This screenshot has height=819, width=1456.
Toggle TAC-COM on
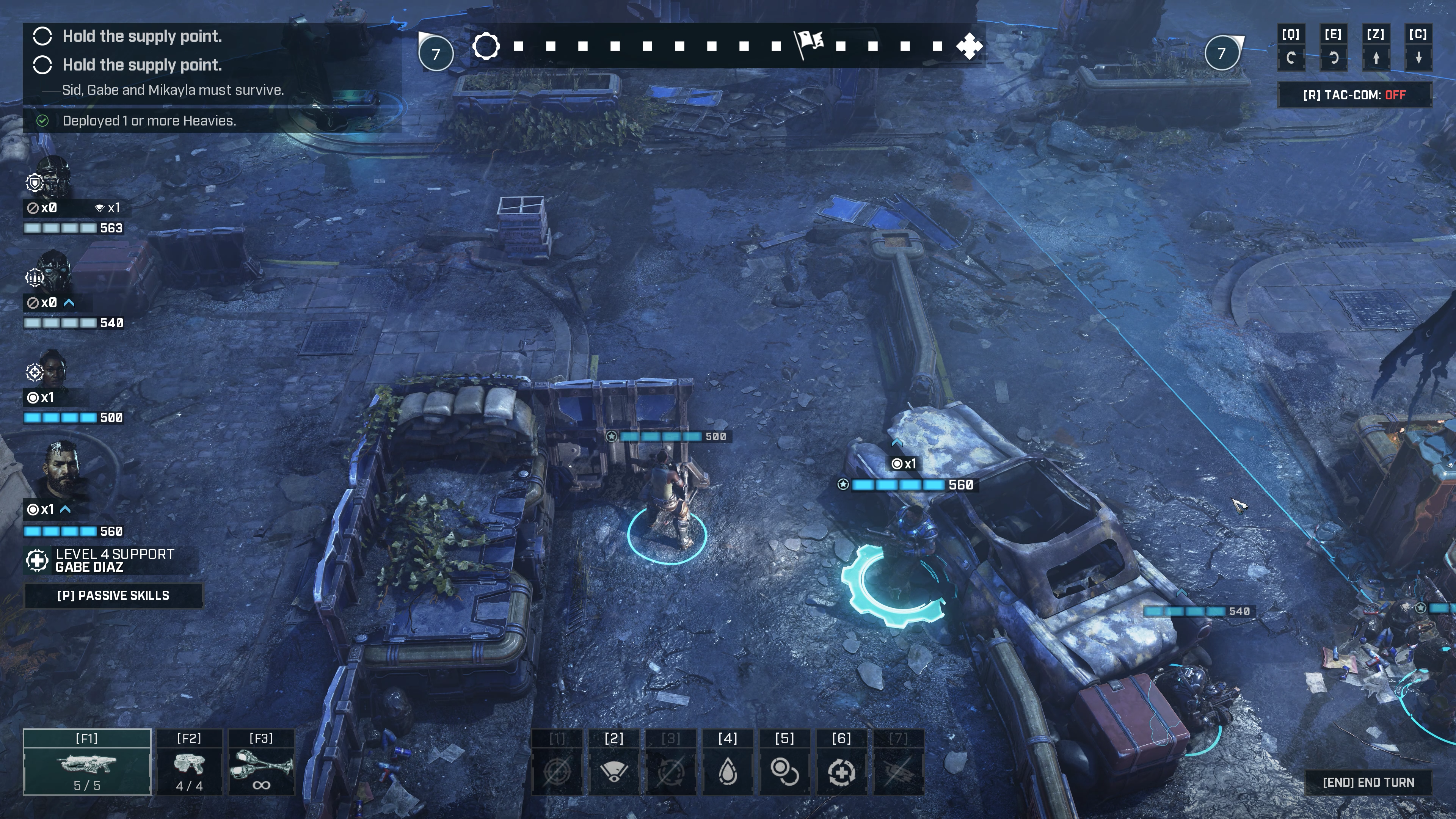(1354, 95)
